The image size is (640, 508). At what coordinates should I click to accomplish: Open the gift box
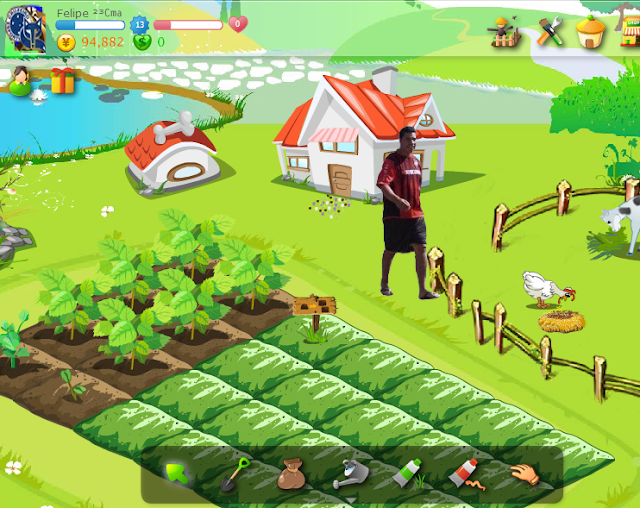(x=63, y=79)
